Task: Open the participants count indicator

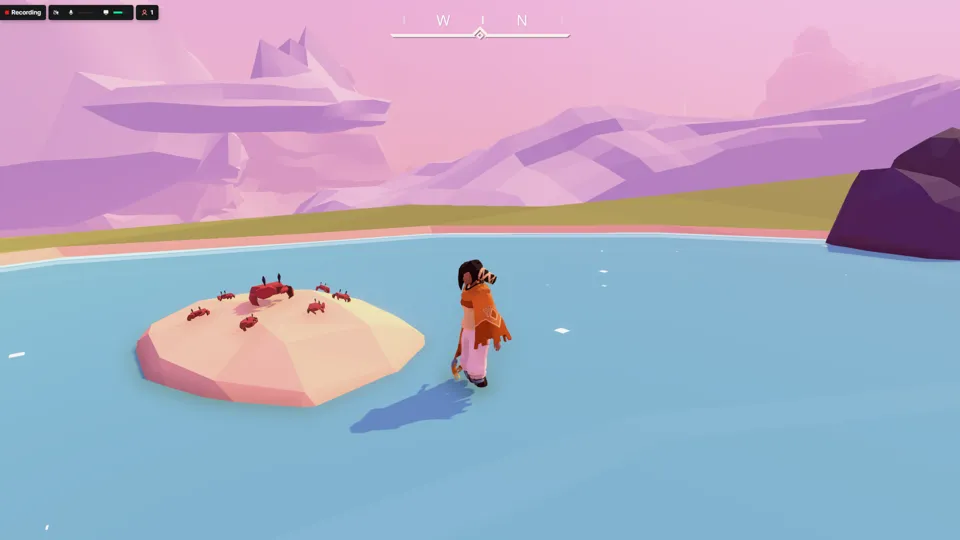Action: (147, 13)
